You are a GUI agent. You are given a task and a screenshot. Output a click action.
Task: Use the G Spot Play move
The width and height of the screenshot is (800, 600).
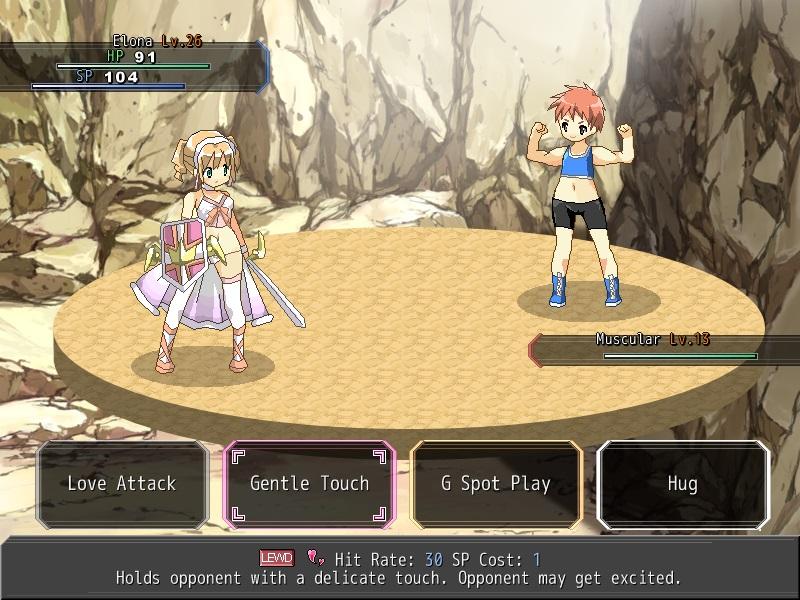pos(496,484)
